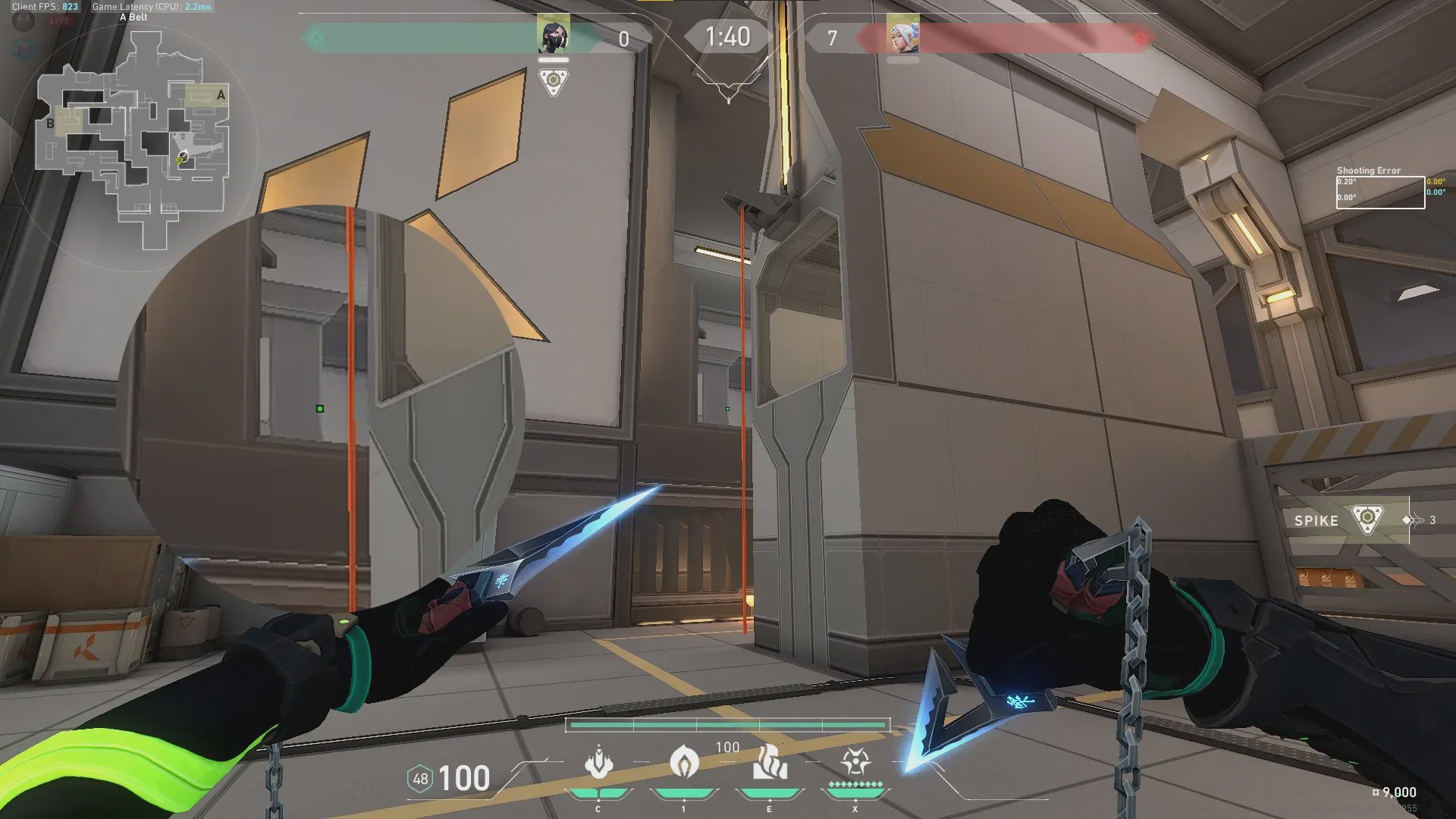1456x819 pixels.
Task: Select the enemy agent portrait
Action: click(x=902, y=36)
